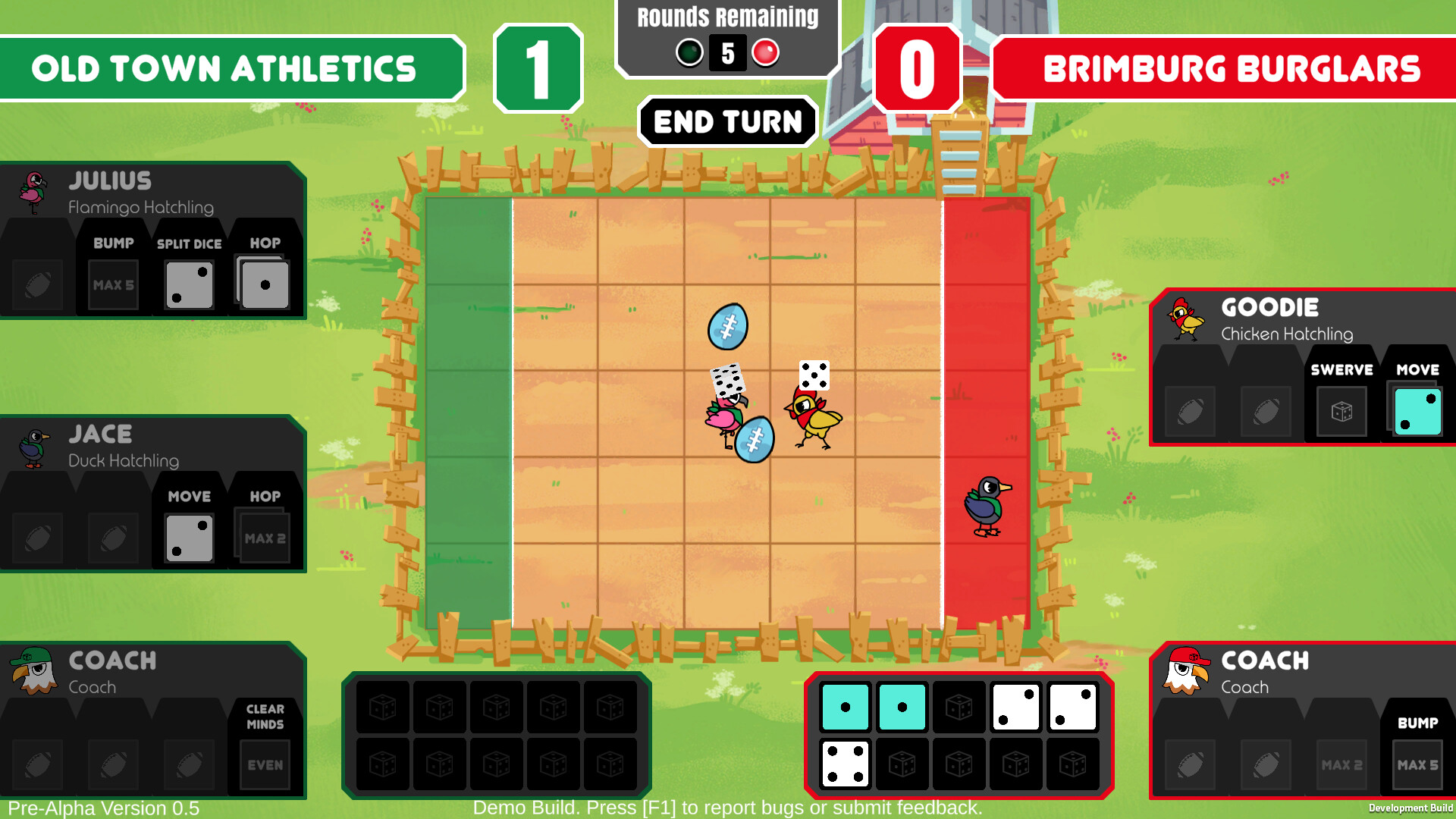
Task: Open the Brimburg Burglars team header
Action: (1228, 70)
